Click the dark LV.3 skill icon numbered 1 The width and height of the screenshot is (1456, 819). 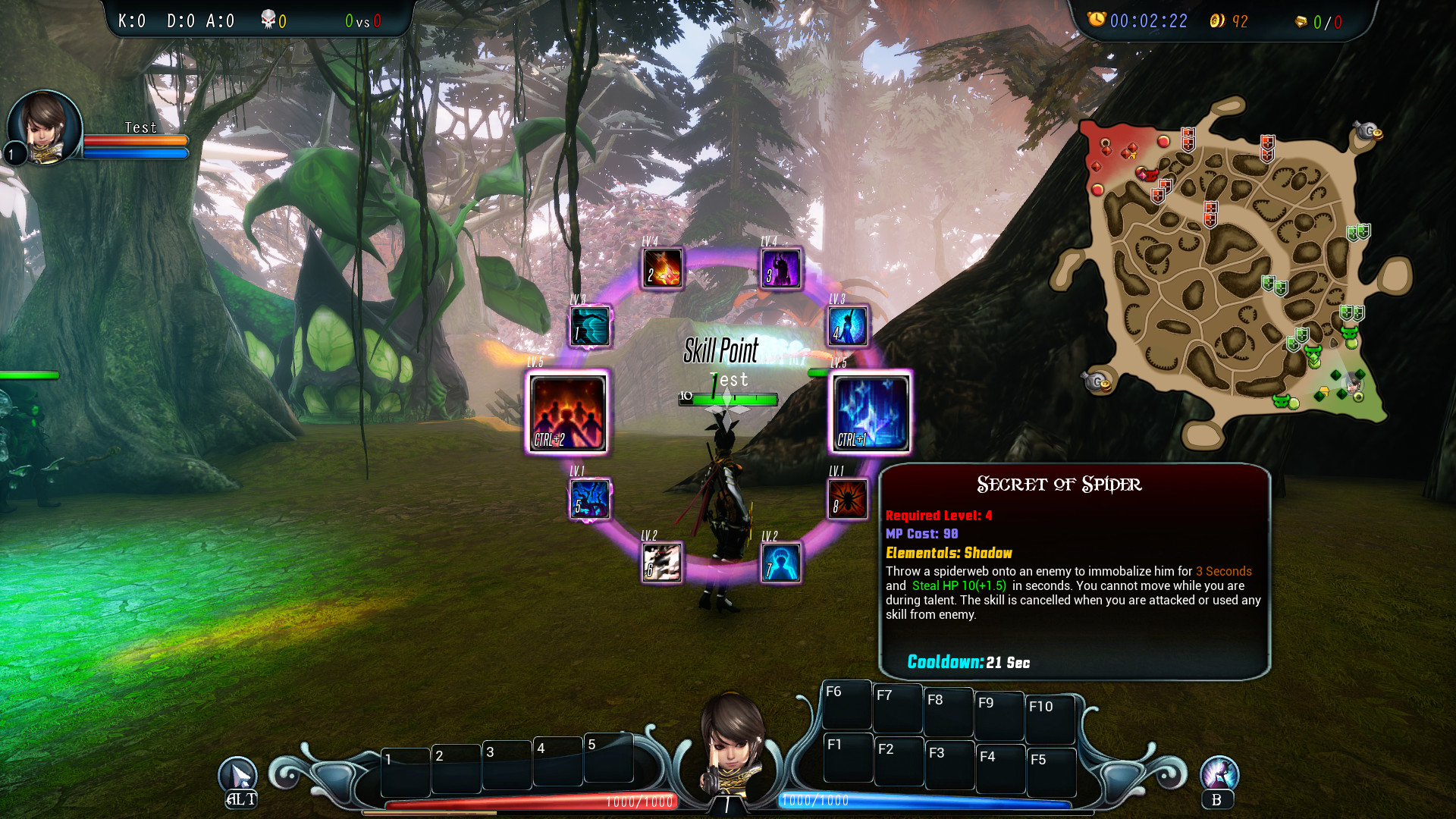(591, 328)
